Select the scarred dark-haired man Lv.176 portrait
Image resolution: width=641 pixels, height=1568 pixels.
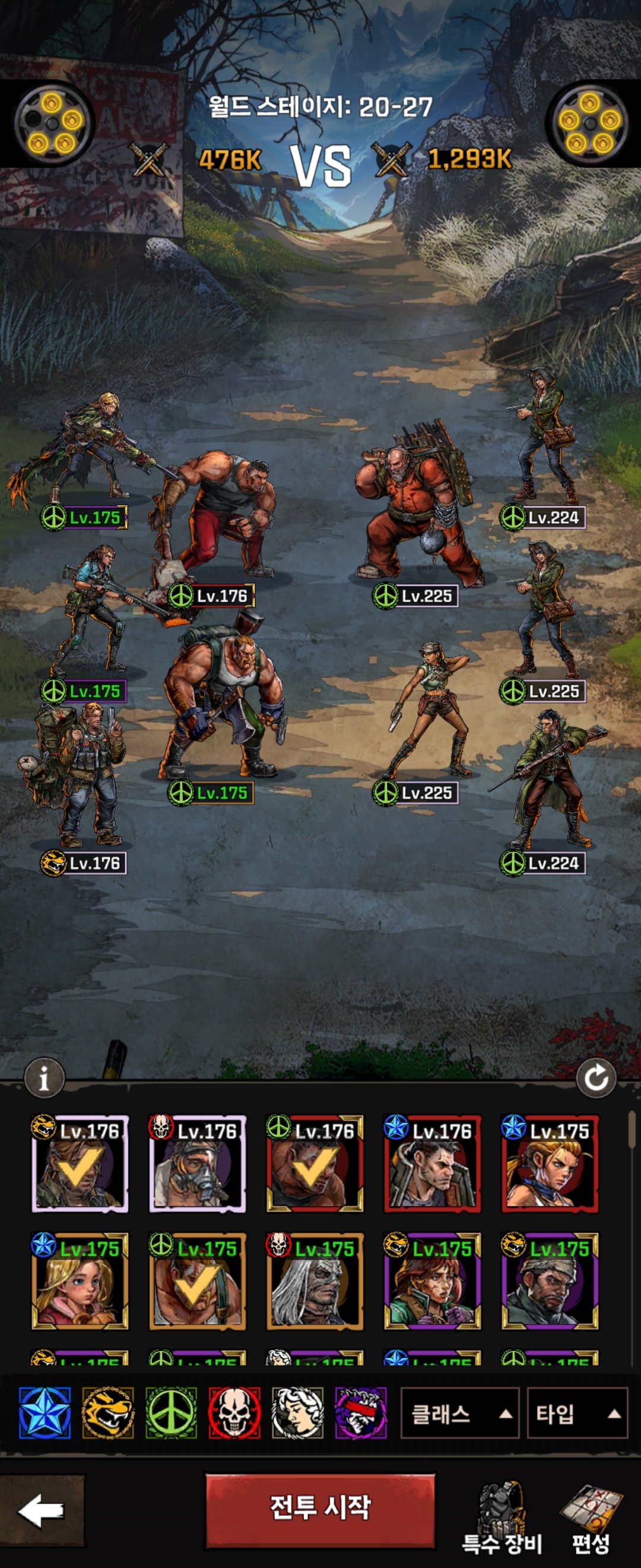click(433, 1163)
